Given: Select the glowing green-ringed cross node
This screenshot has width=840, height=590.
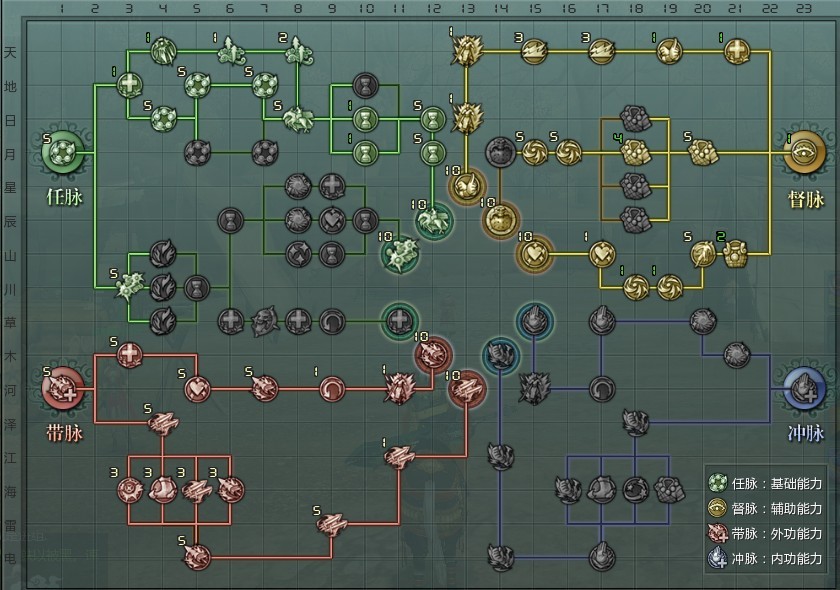Looking at the screenshot, I should click(399, 321).
